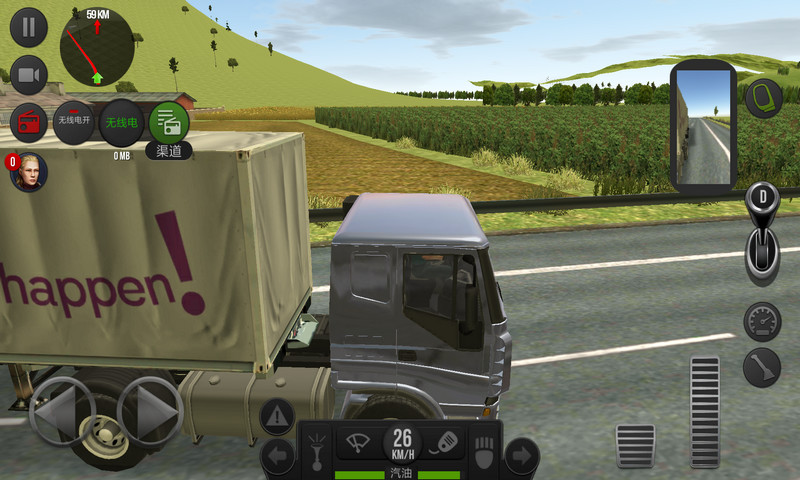Open the driver avatar portrait
Viewport: 800px width, 480px height.
[x=28, y=173]
